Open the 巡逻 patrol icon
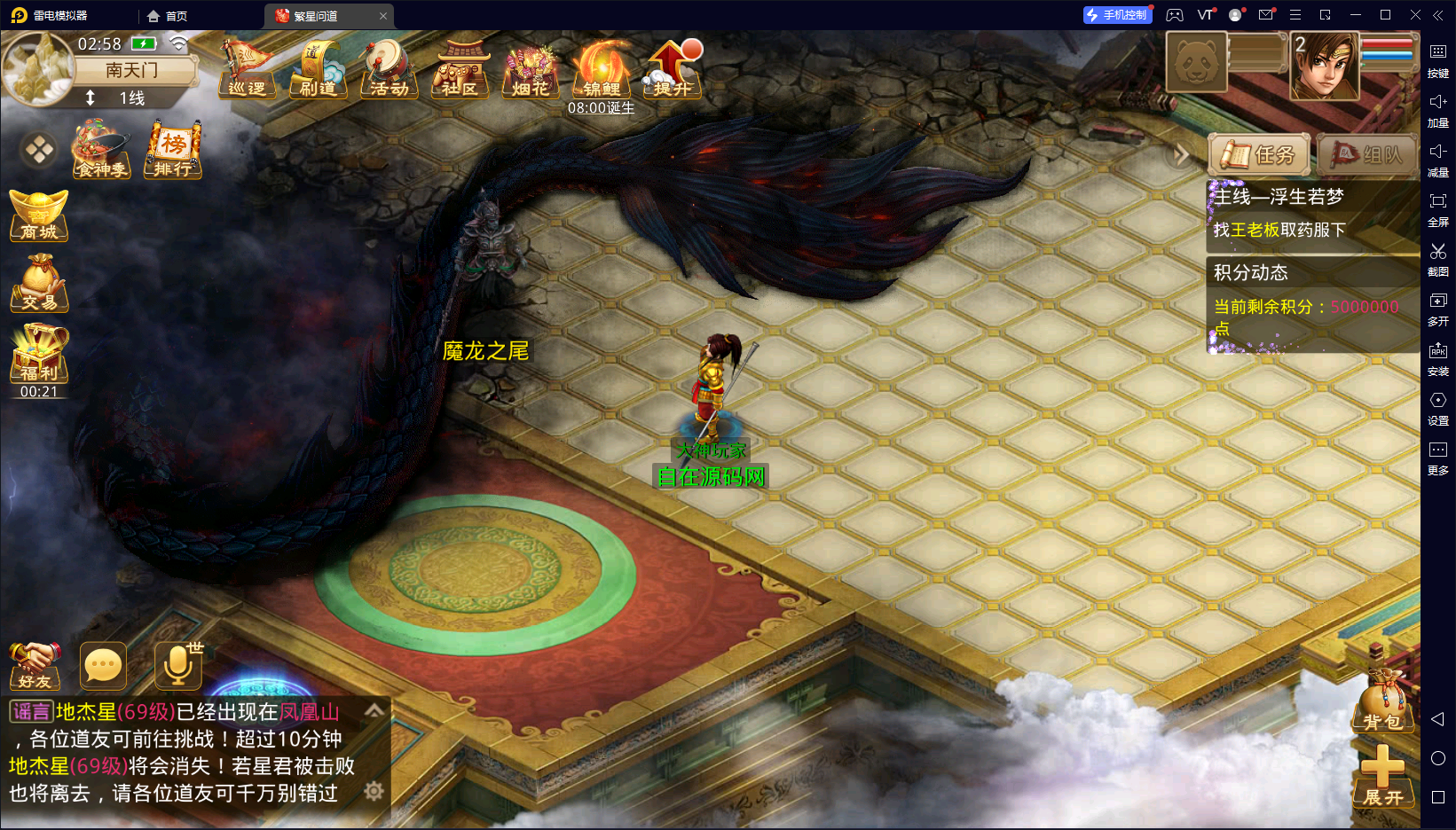This screenshot has height=830, width=1456. (246, 68)
